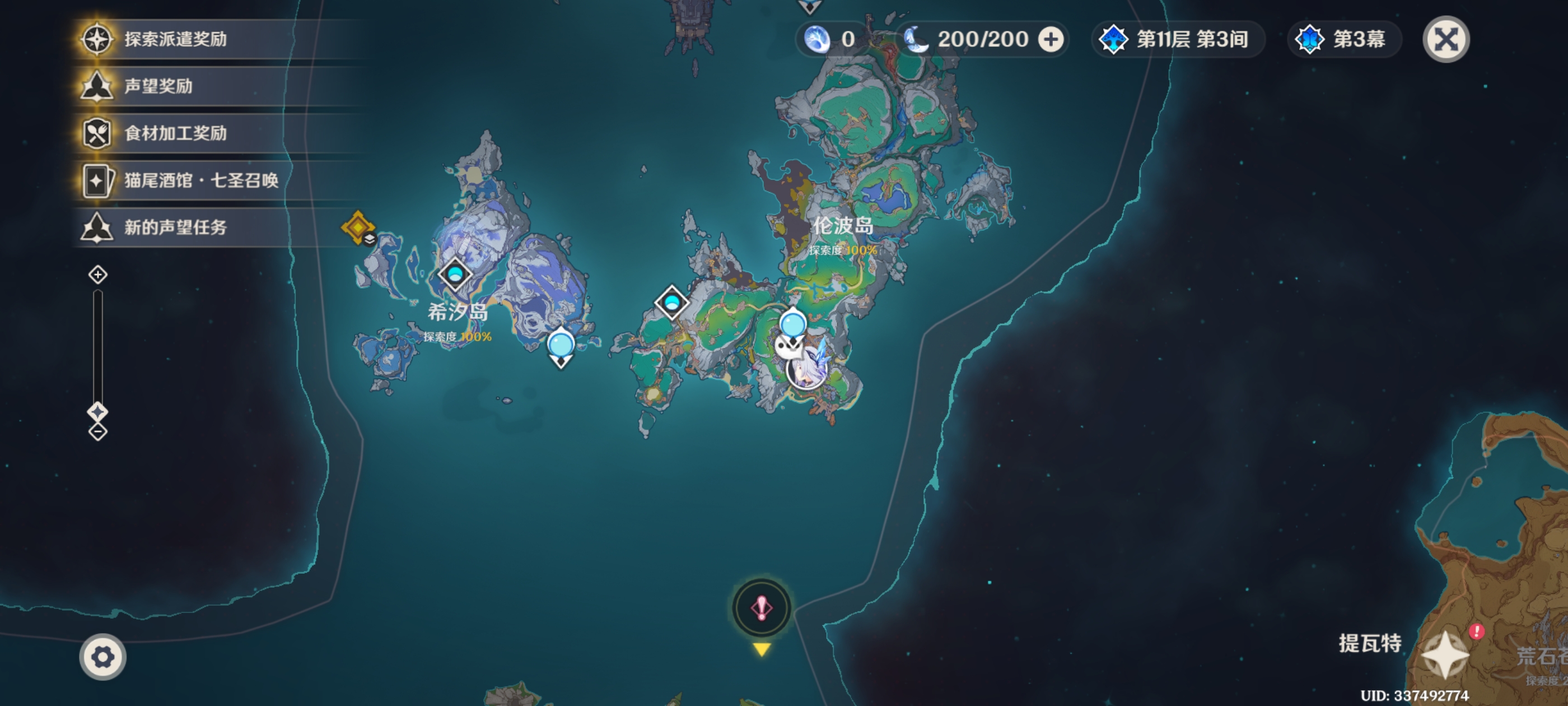This screenshot has height=706, width=1568.
Task: Open map settings gear button
Action: point(102,657)
